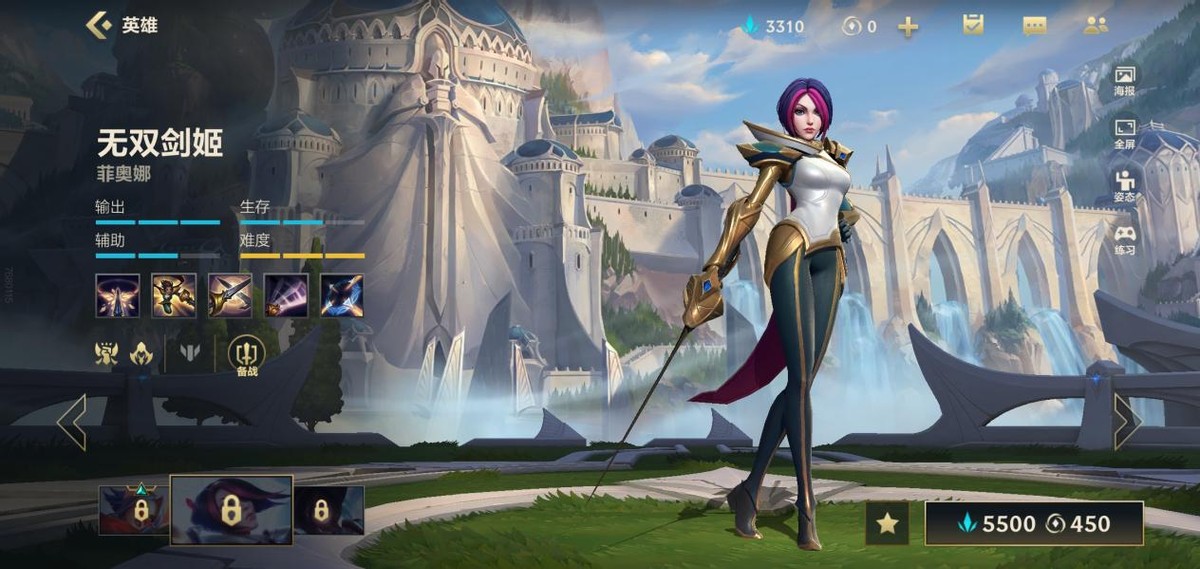Click the star favorite button
Screen dimensions: 1200x569
click(x=886, y=523)
